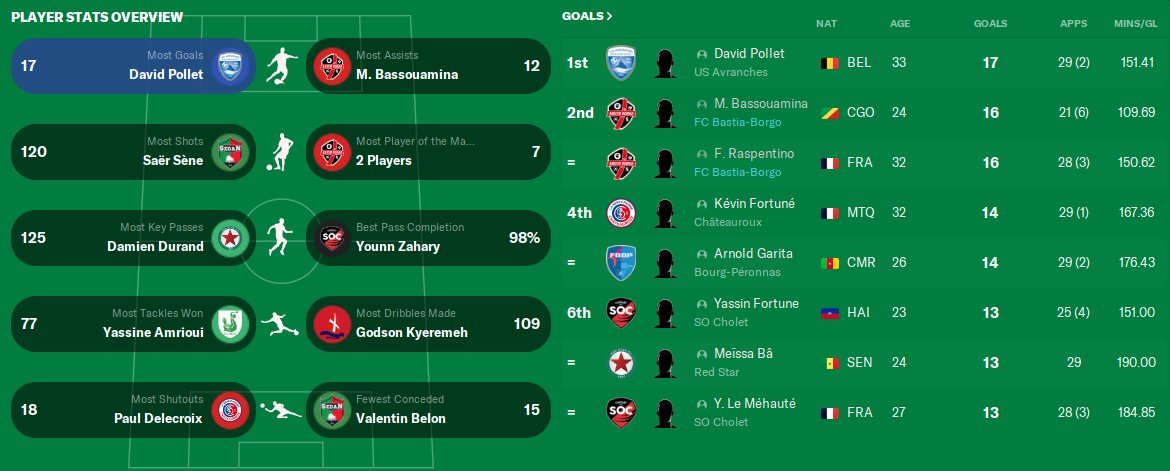
Task: Open the Most Player of the Match card
Action: click(428, 152)
